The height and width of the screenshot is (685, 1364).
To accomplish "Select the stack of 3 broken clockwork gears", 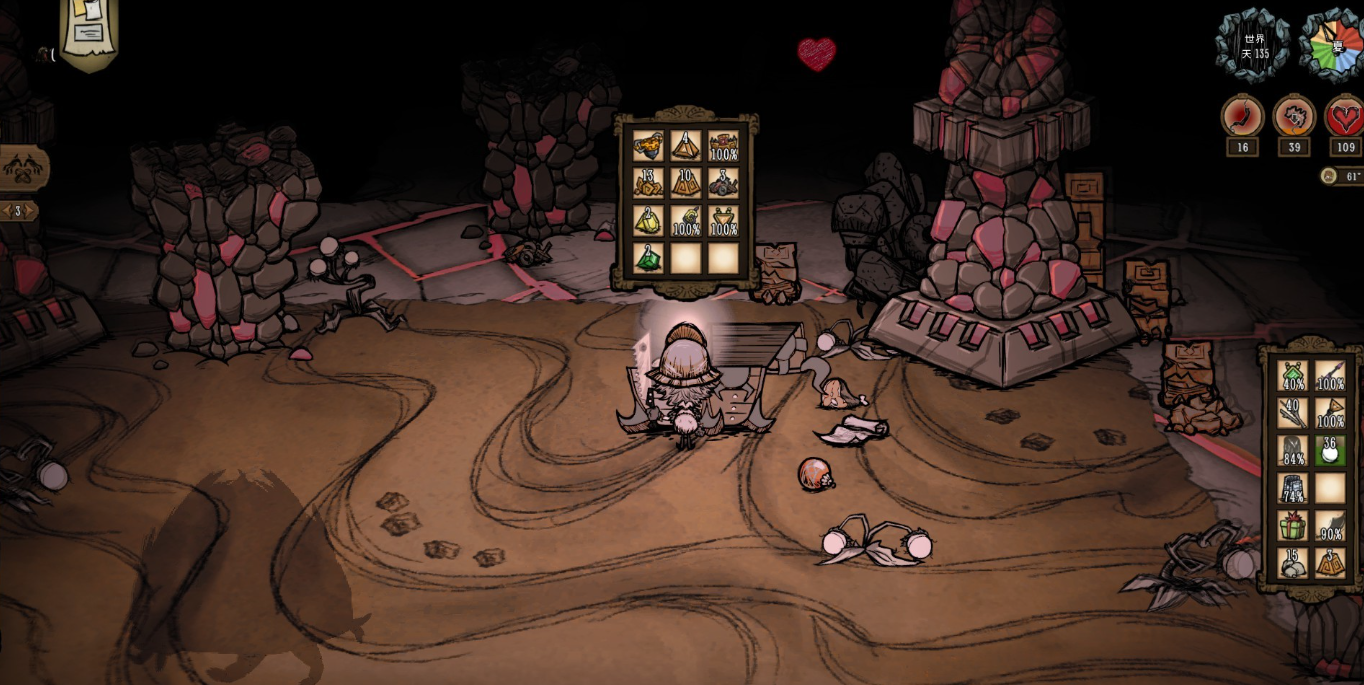I will 723,183.
